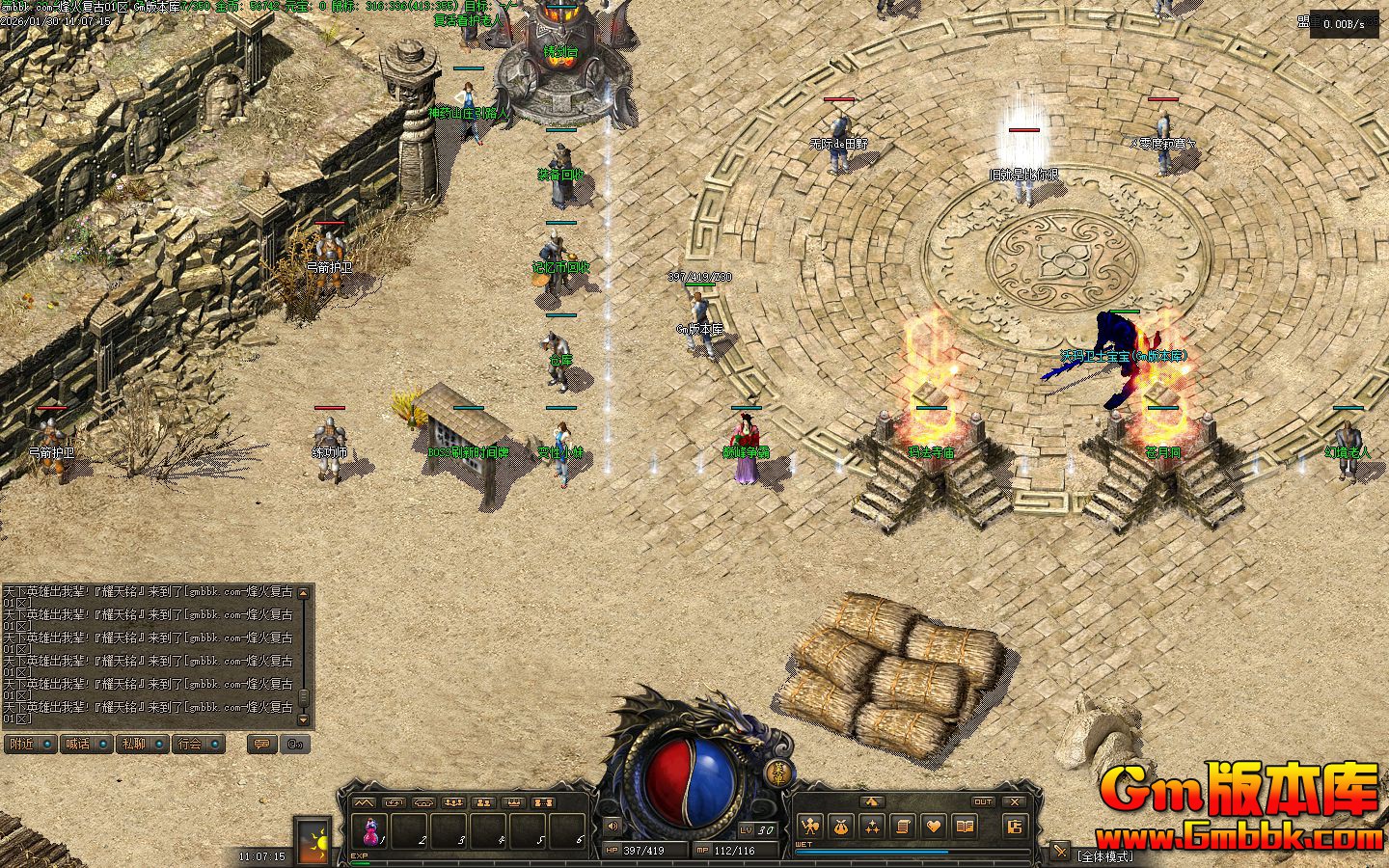Toggle the 附近 nearby chat channel
Image resolution: width=1389 pixels, height=868 pixels.
tap(30, 745)
